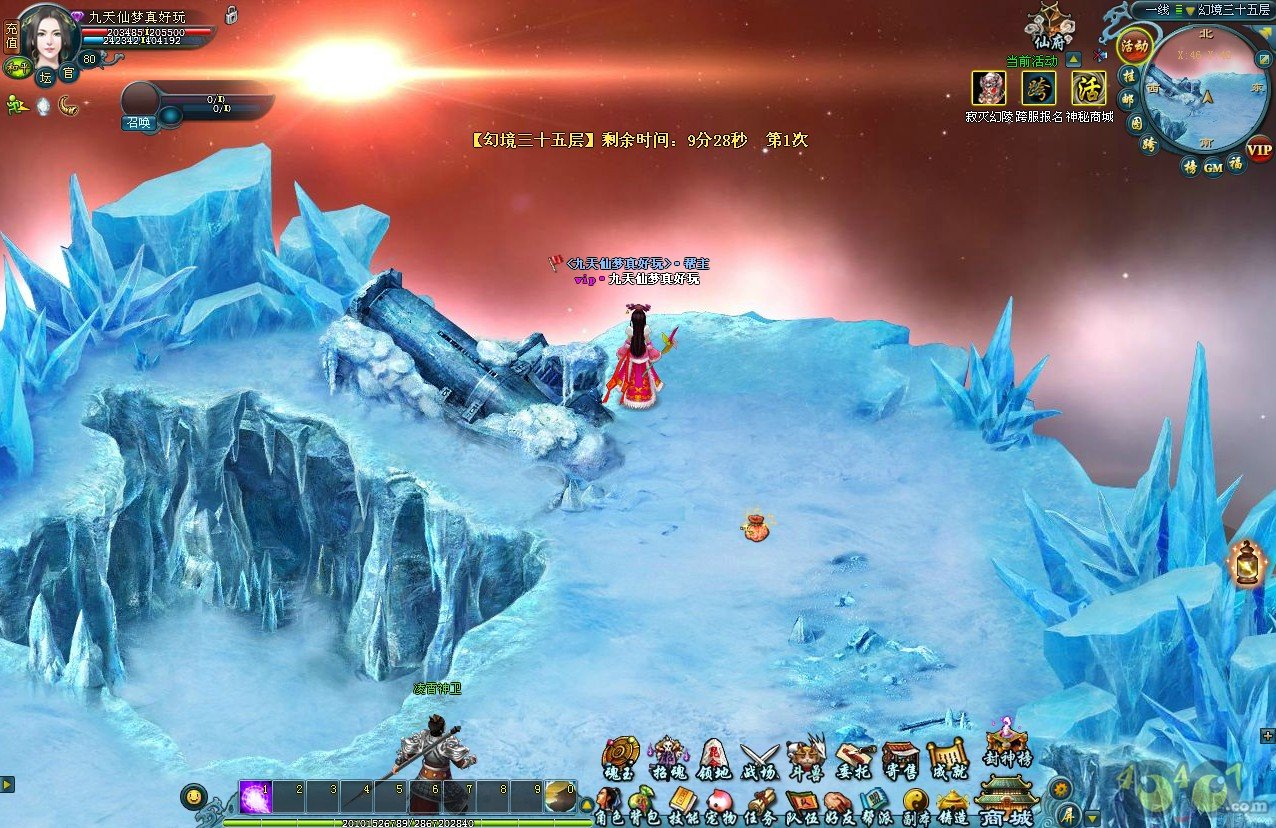Select the 寂灭幻陵 activity icon
1276x828 pixels.
coord(989,89)
